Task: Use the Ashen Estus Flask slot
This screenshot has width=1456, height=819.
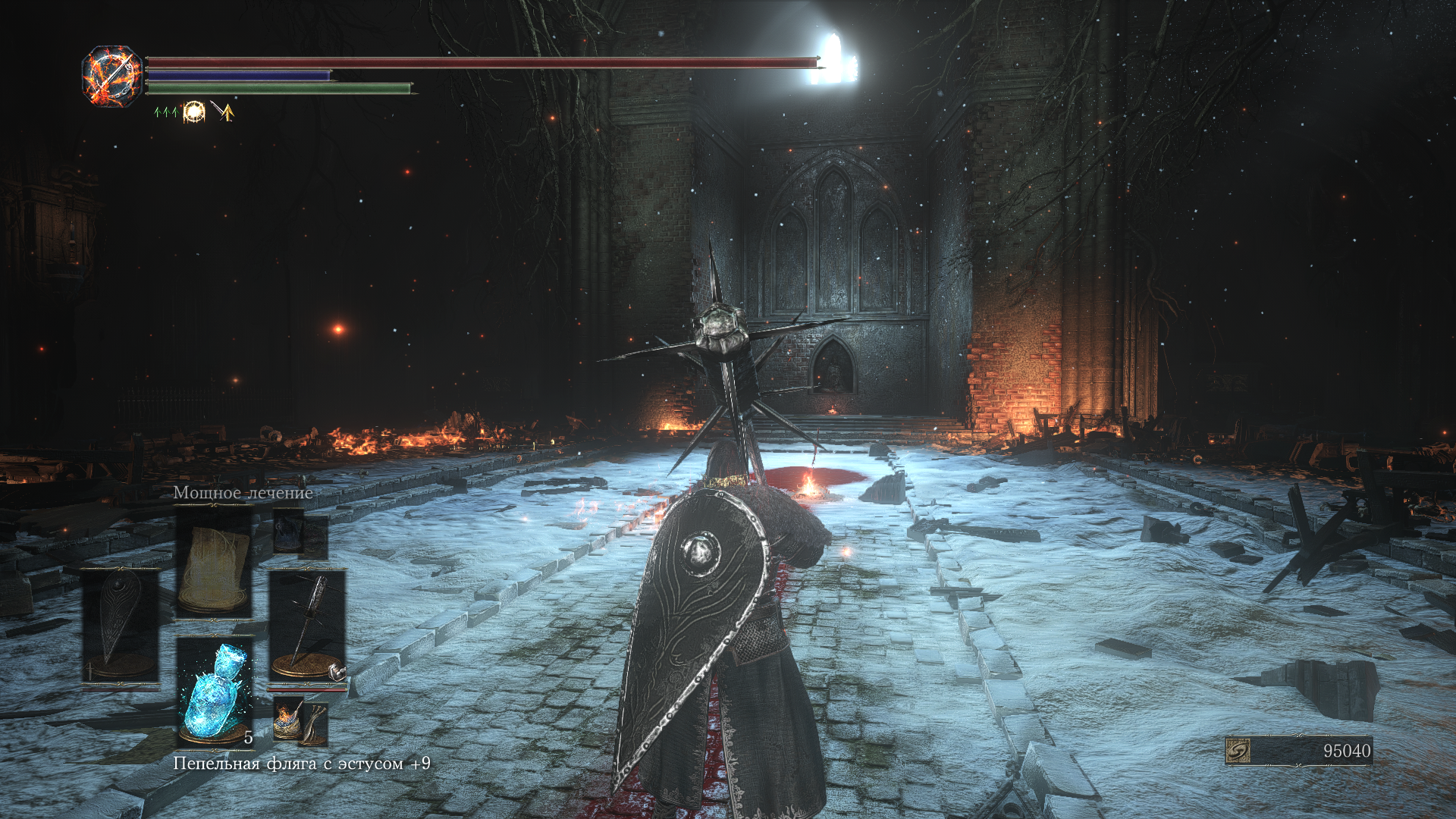Action: [x=215, y=692]
